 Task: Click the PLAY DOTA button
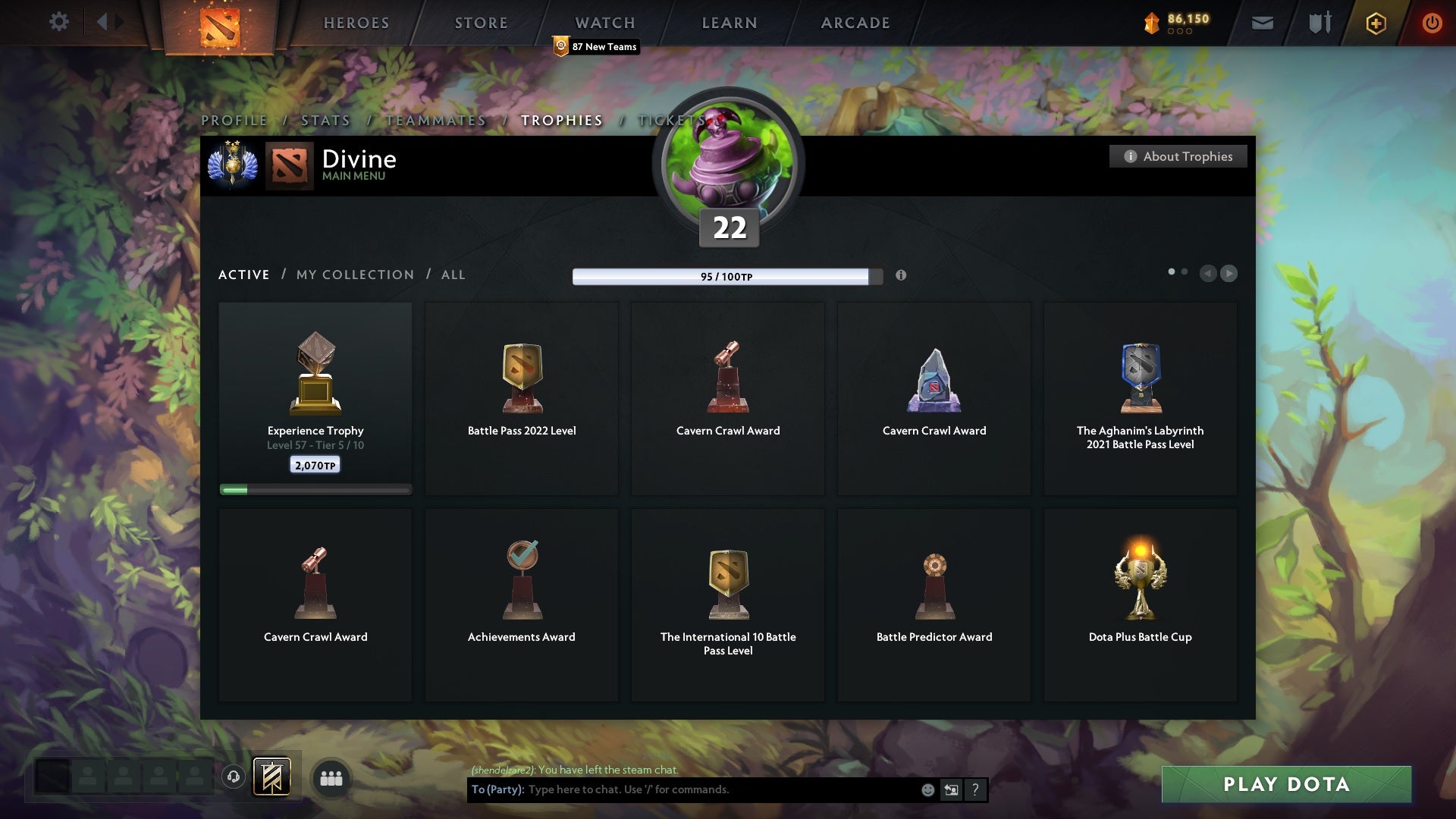pos(1285,785)
